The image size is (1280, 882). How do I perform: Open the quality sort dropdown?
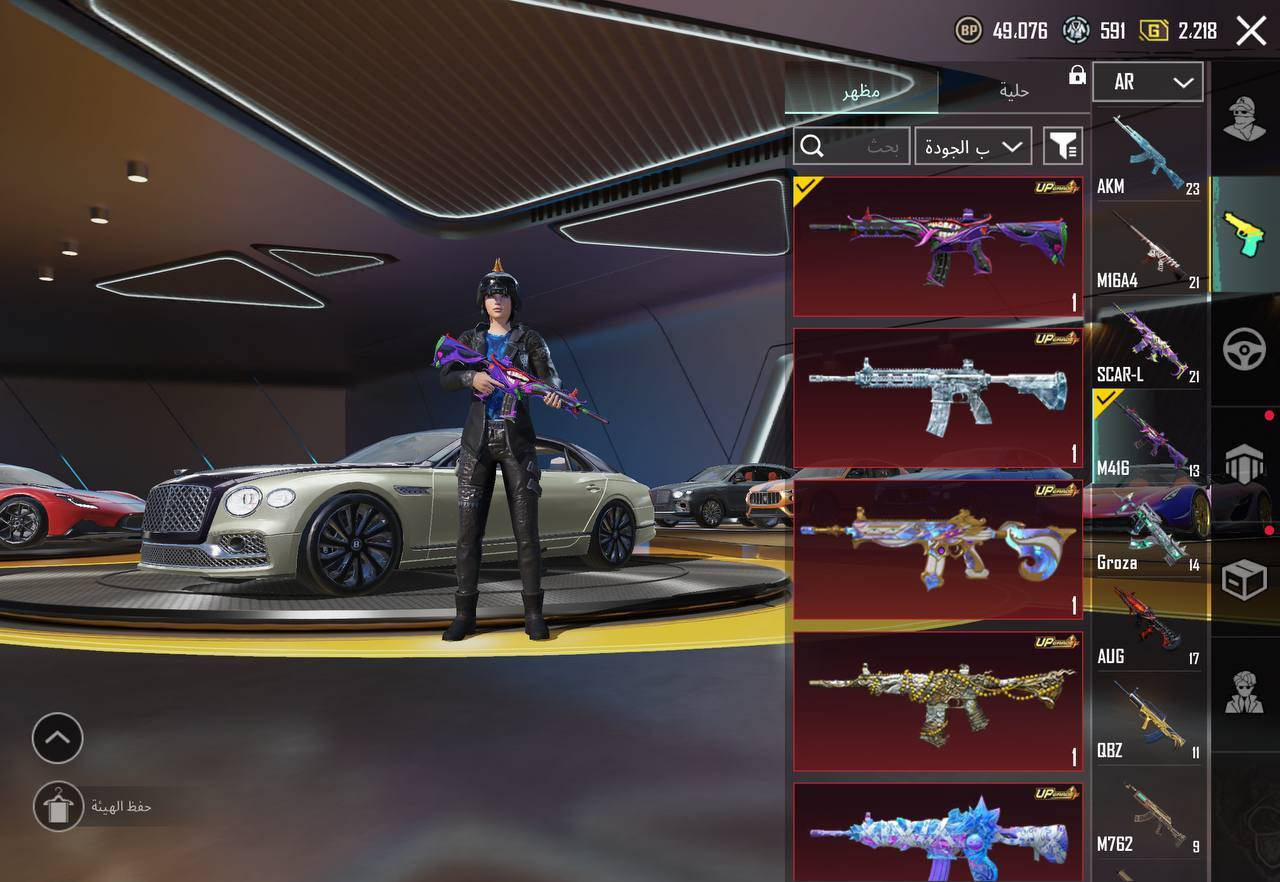(x=973, y=147)
